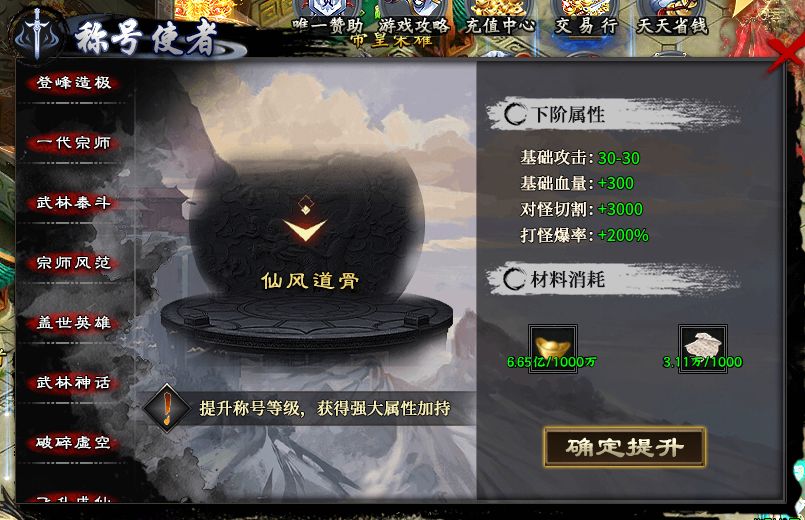Show the 武林神话 title

[73, 382]
